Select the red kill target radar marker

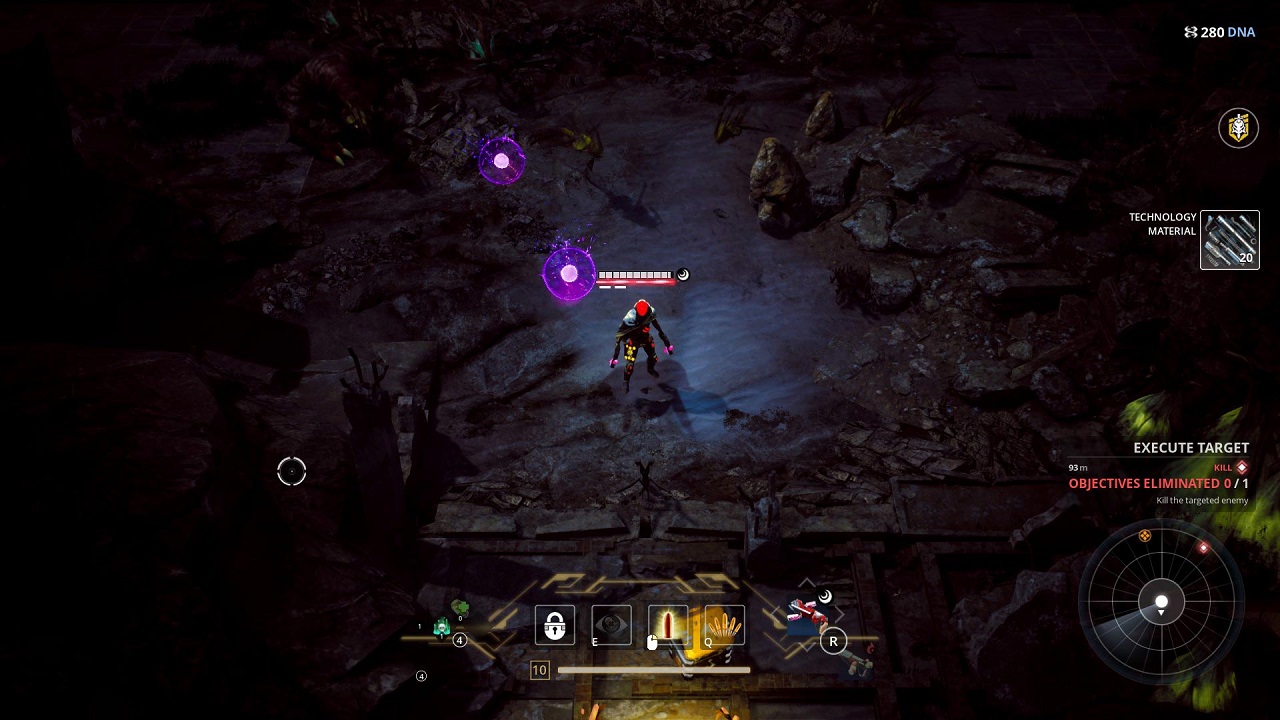[1203, 548]
